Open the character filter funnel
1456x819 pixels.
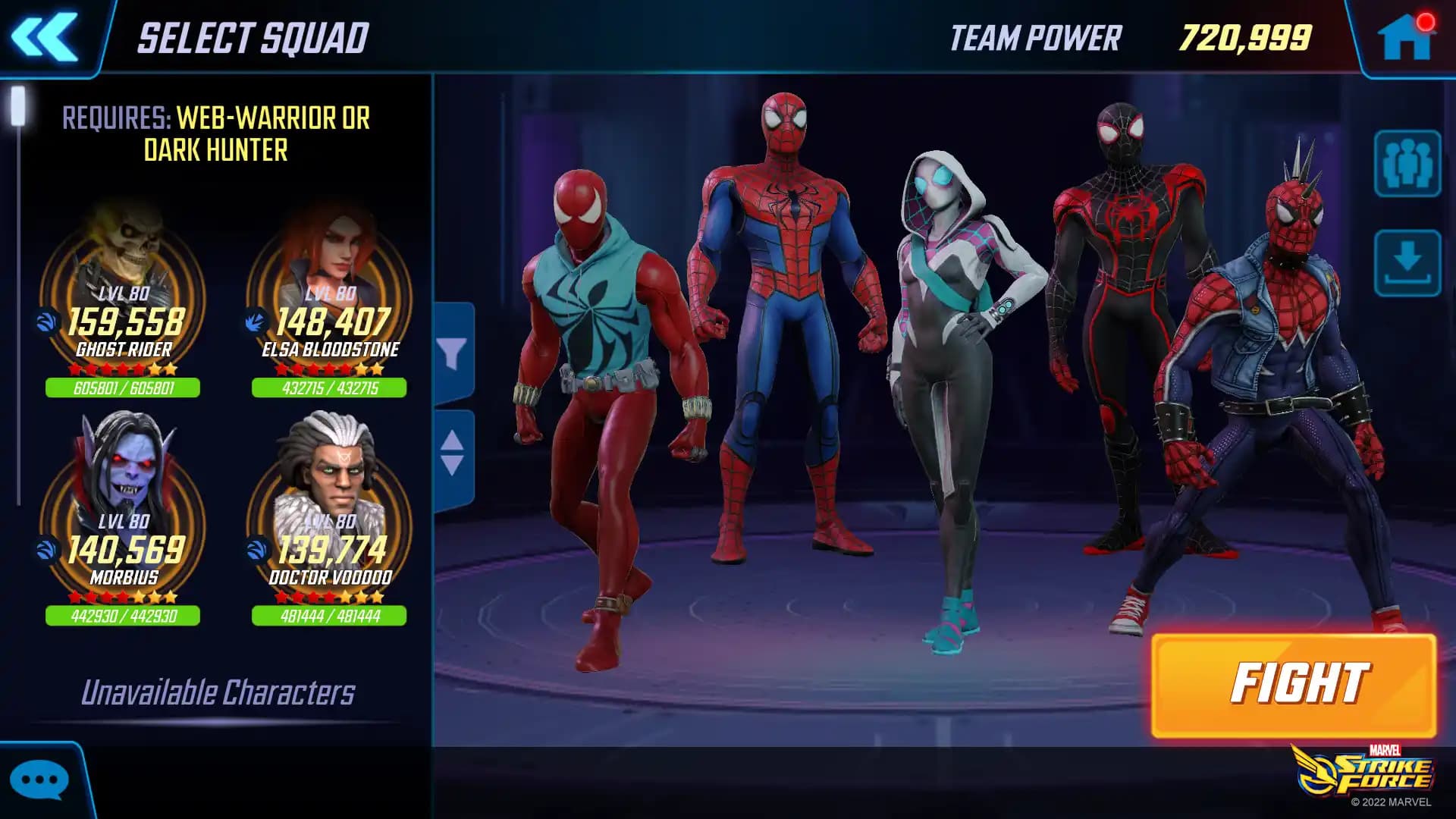[453, 353]
